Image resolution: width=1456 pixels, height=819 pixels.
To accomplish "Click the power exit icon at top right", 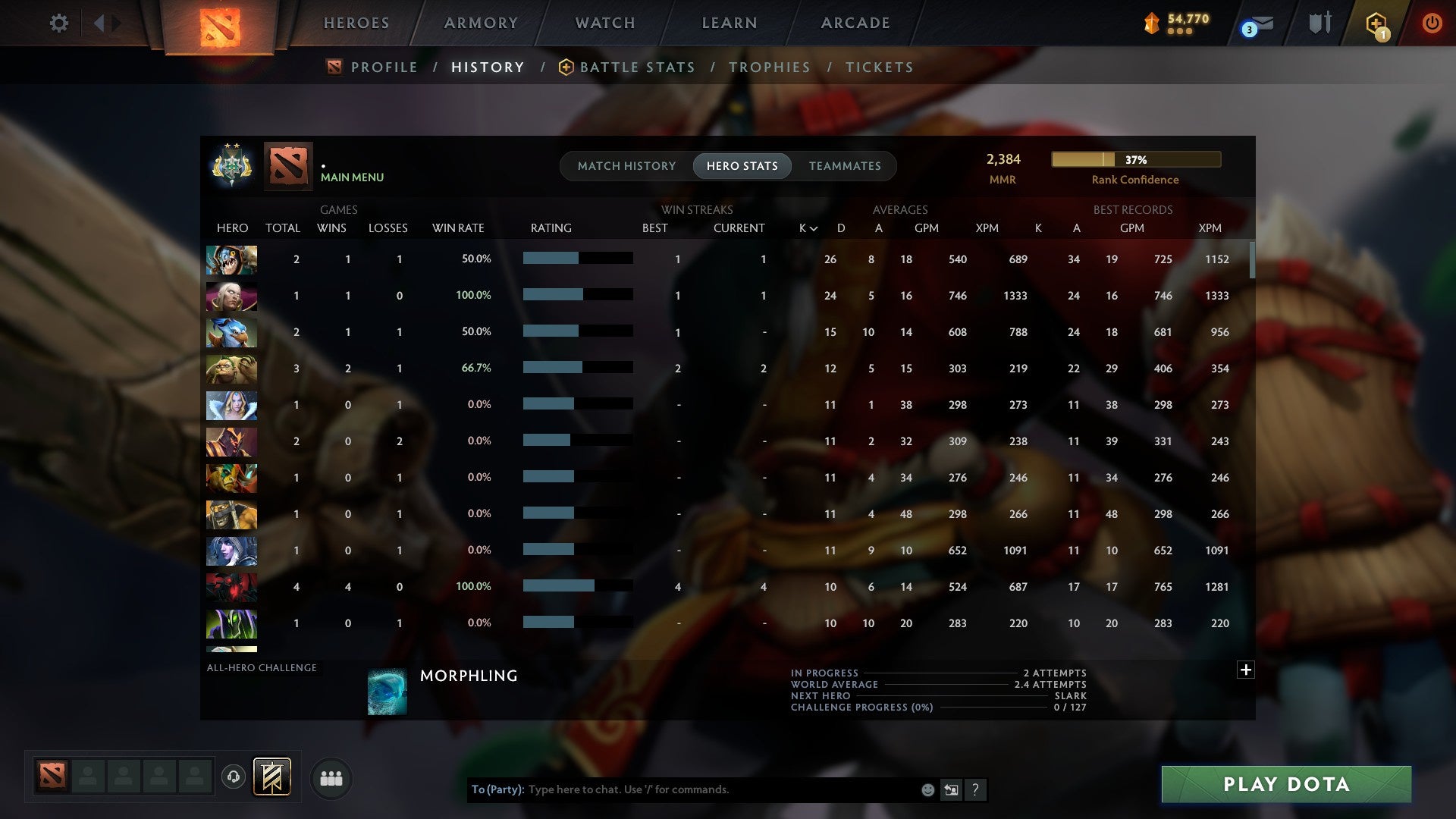I will click(1432, 24).
